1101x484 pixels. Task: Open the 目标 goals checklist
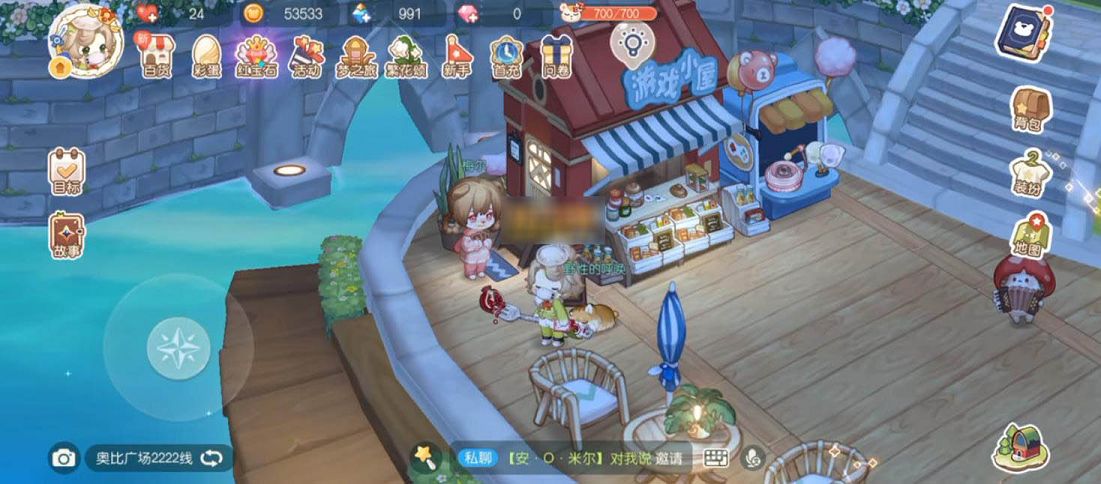[x=67, y=170]
